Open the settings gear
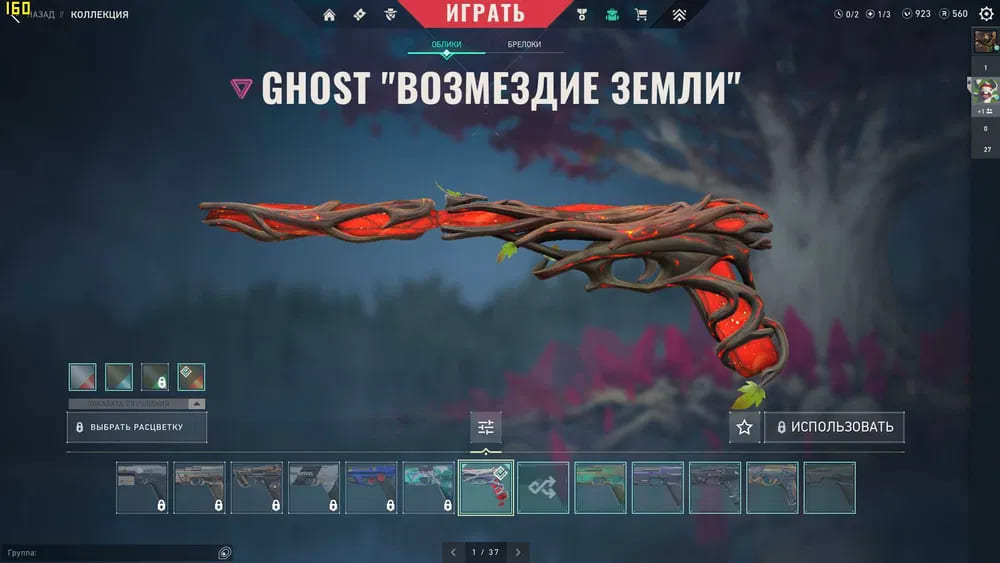 pos(986,14)
